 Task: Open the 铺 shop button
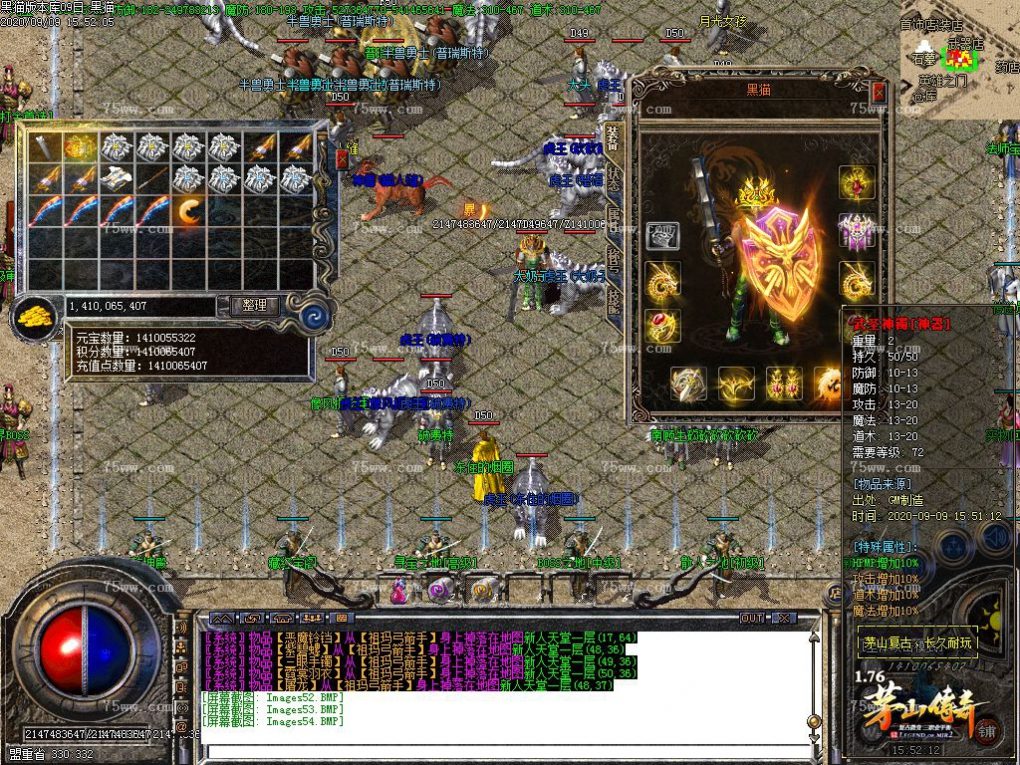point(987,731)
